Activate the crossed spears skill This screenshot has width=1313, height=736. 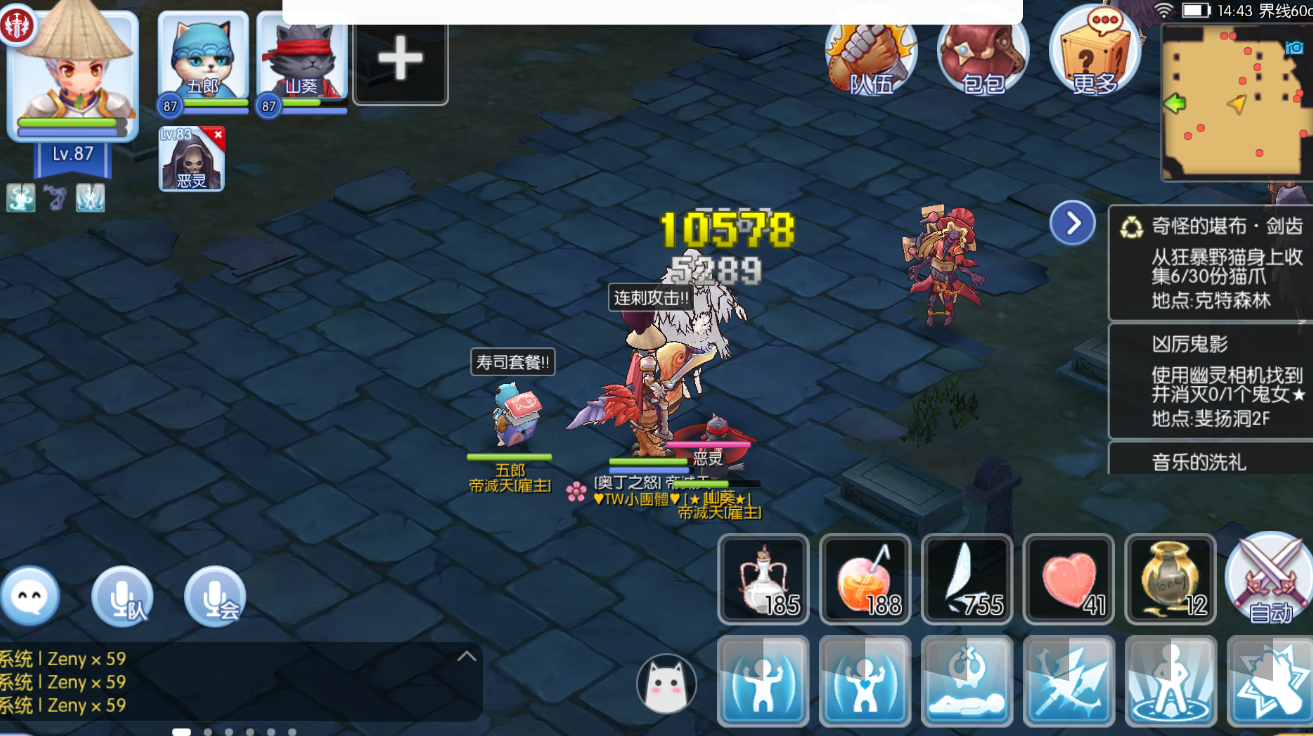[1069, 681]
